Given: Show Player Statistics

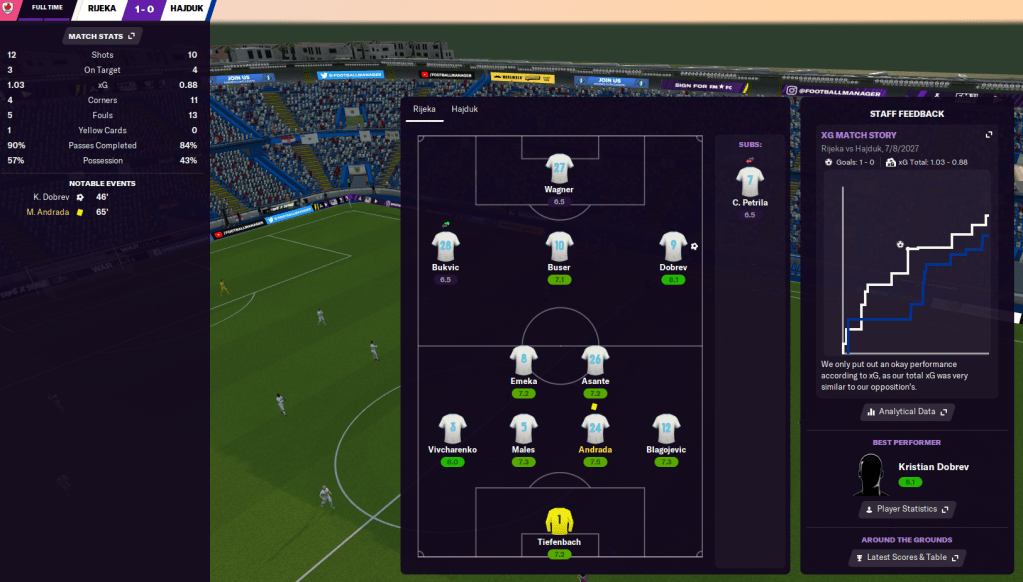Looking at the screenshot, I should point(908,509).
